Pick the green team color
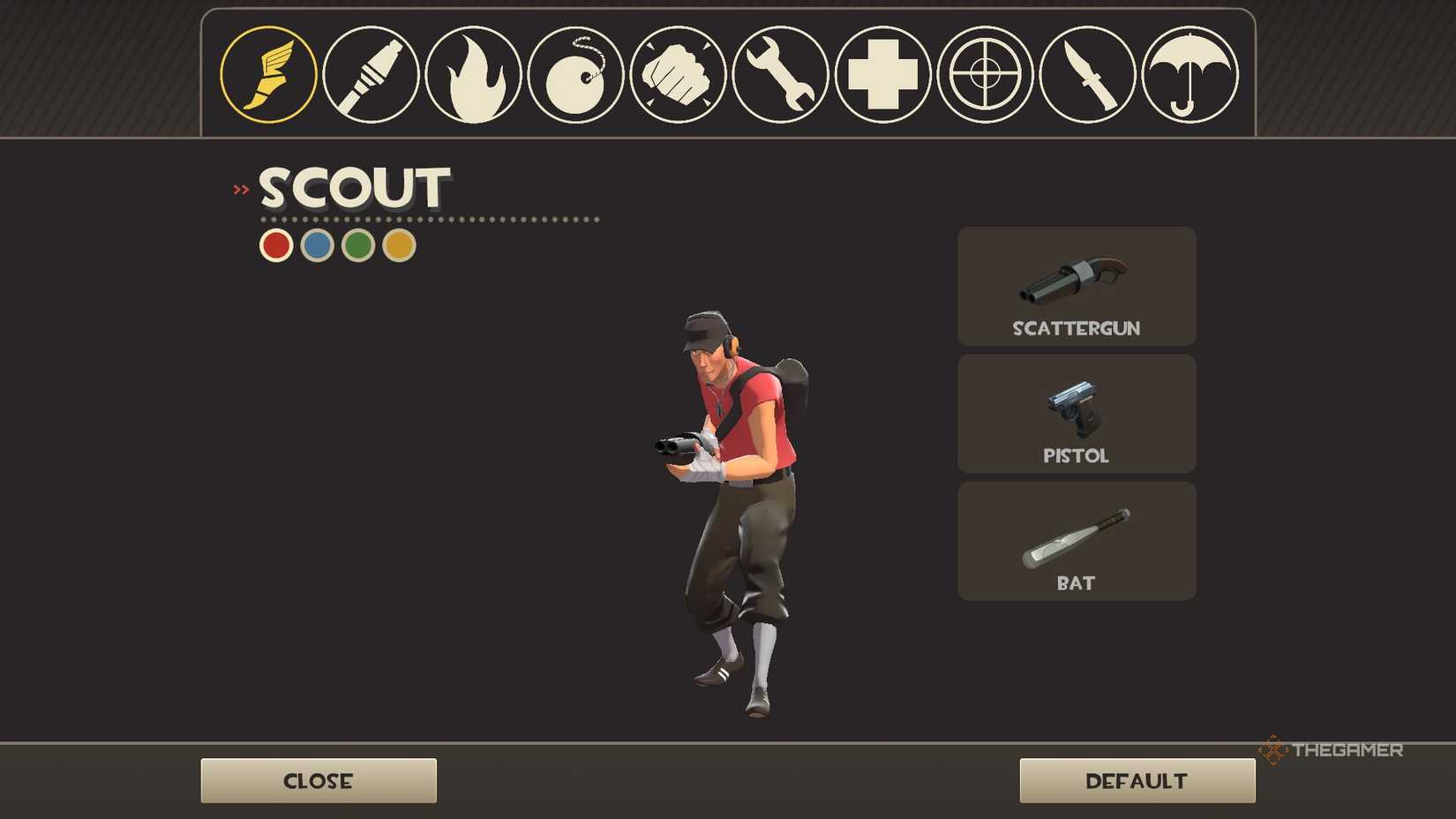The height and width of the screenshot is (819, 1456). 356,244
